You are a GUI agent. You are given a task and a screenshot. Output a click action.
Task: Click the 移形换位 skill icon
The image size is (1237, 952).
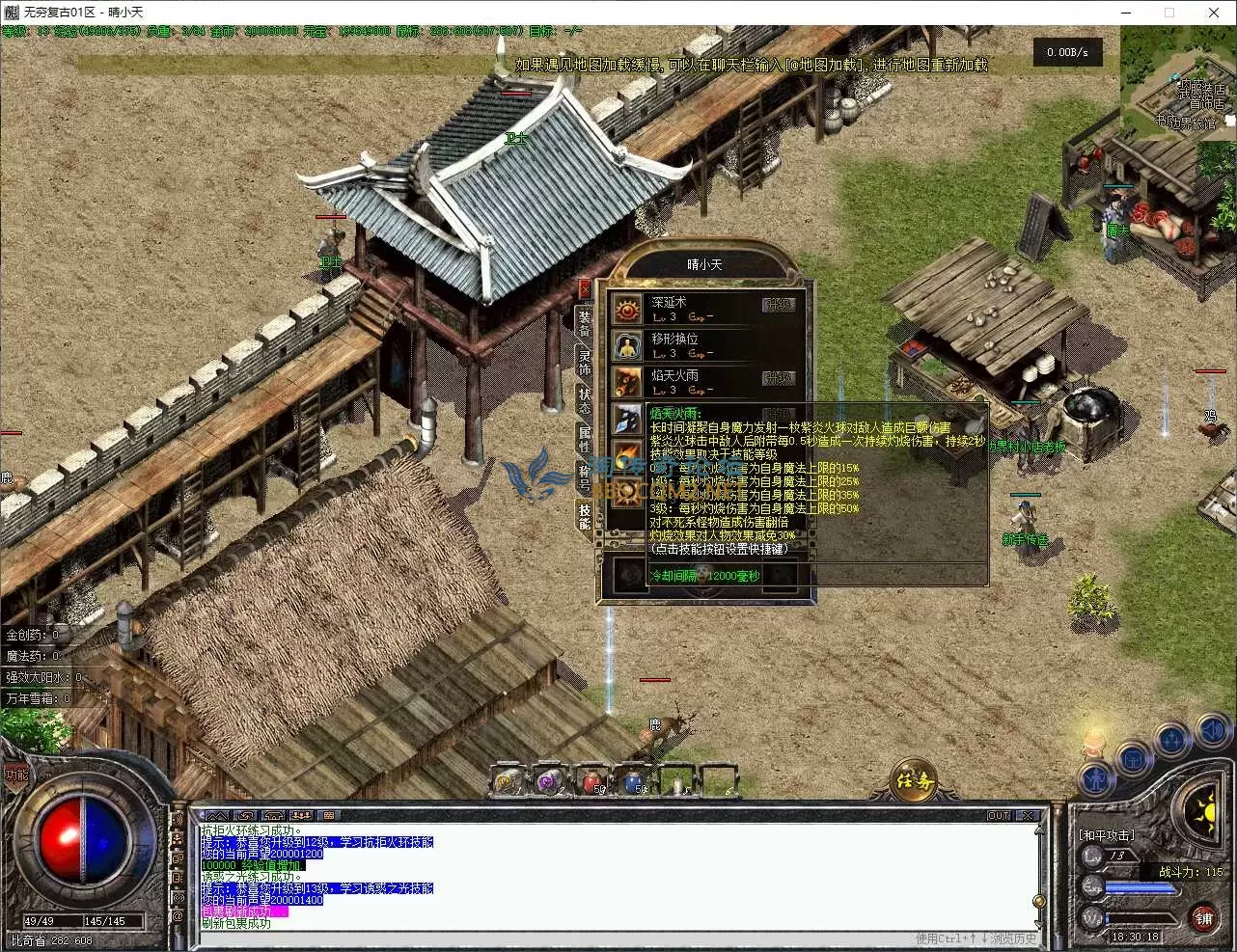627,346
